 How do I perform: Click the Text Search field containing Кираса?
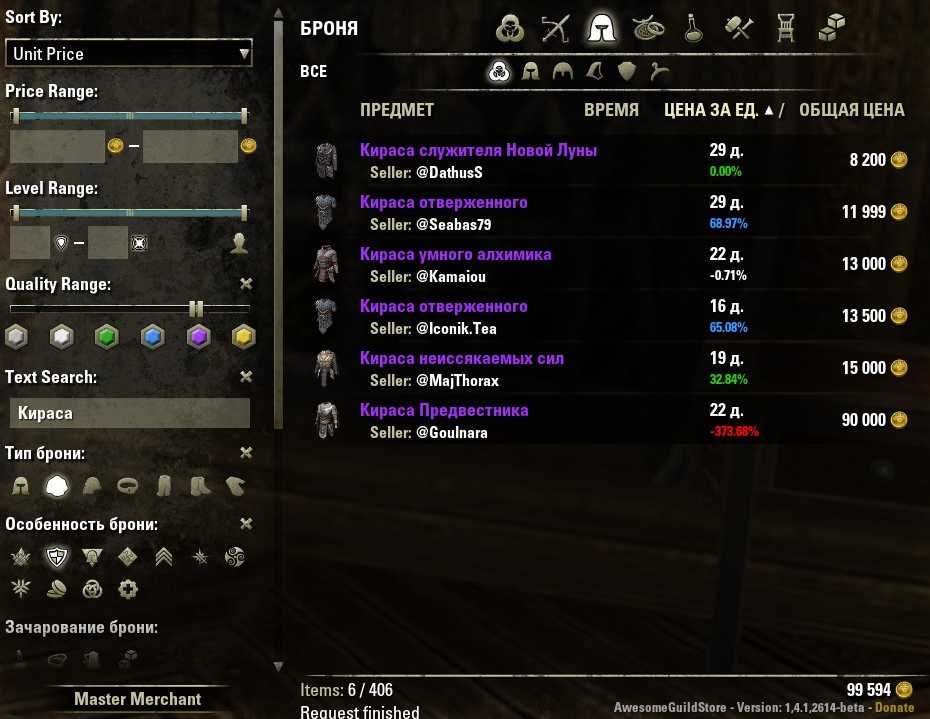pos(128,413)
